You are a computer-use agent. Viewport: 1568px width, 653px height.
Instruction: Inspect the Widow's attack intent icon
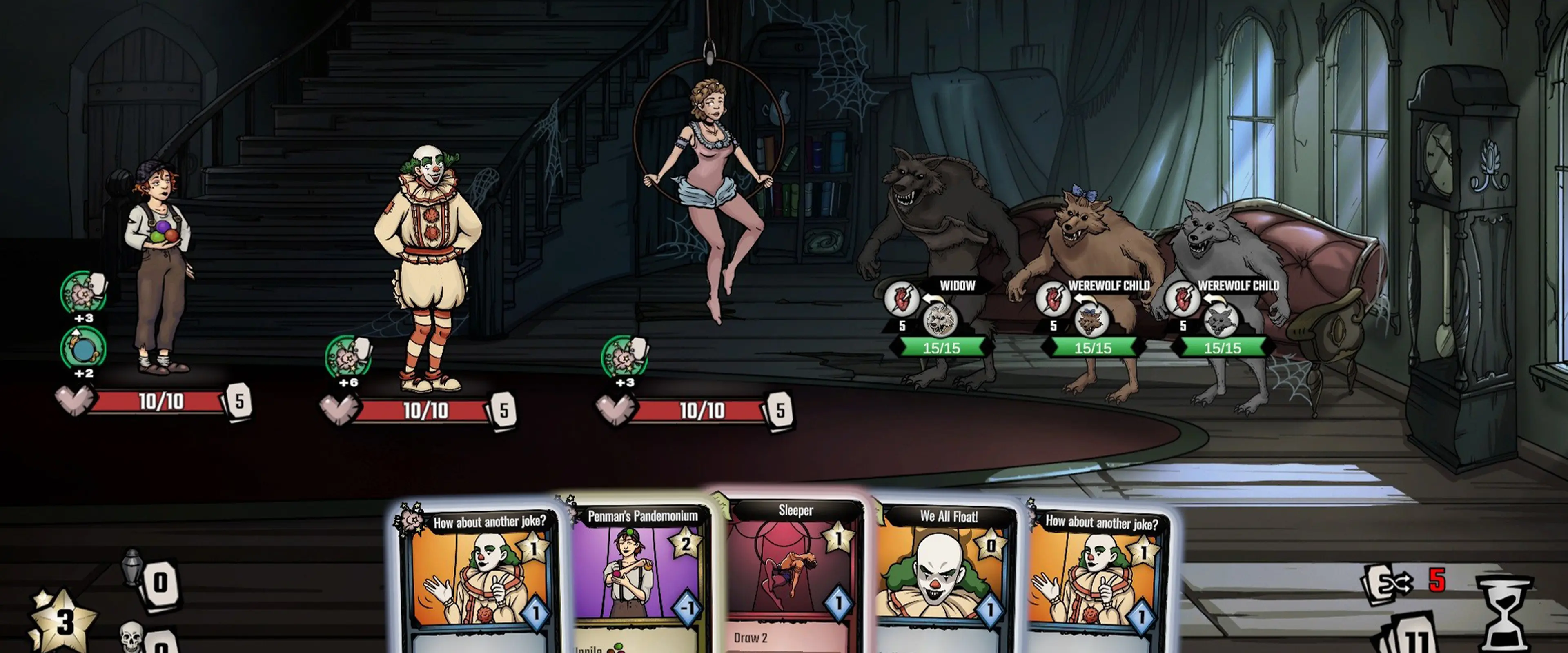tap(902, 298)
